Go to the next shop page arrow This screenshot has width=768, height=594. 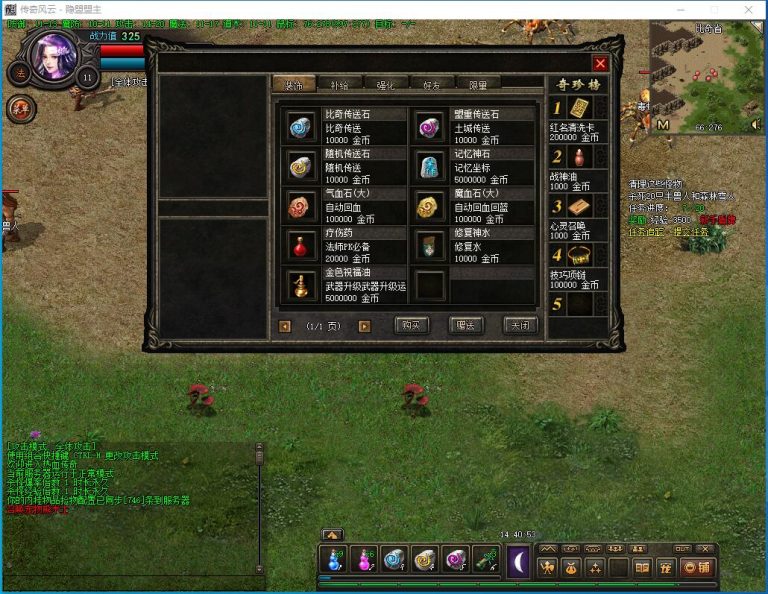click(x=364, y=326)
